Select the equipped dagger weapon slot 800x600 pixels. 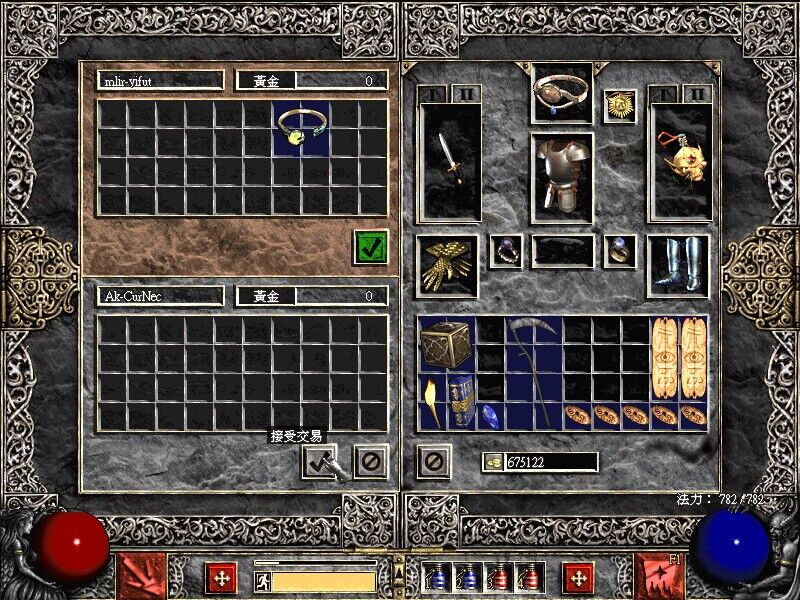450,160
